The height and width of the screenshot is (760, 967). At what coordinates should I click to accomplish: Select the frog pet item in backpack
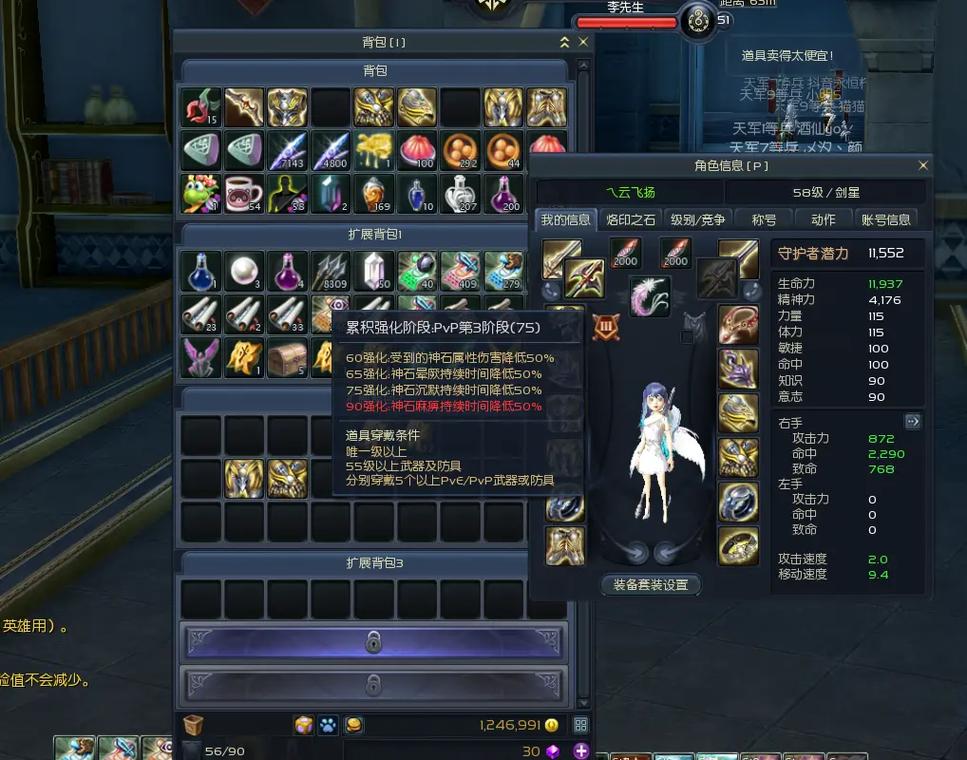coord(201,194)
